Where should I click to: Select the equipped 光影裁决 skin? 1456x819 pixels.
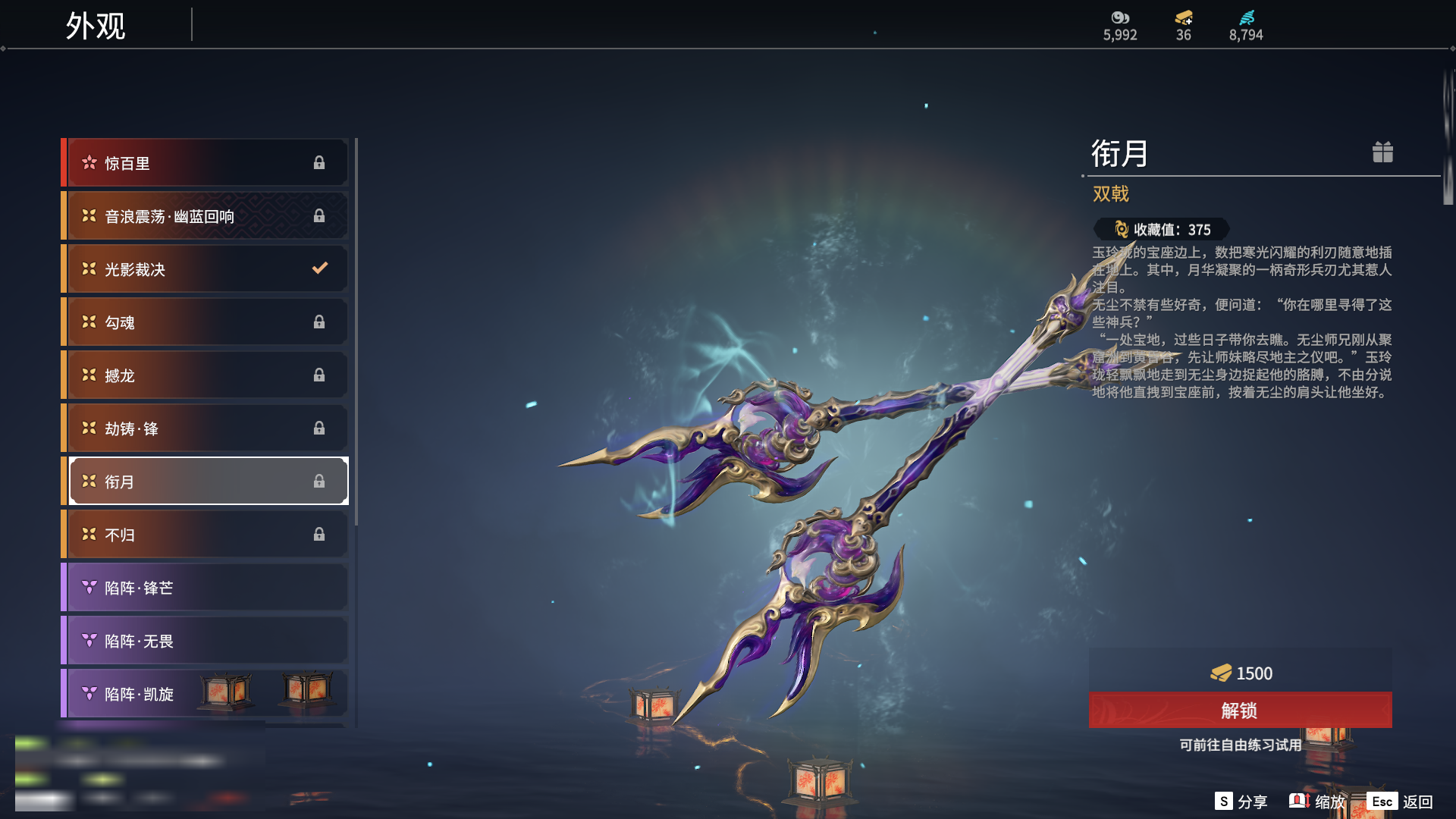pos(206,269)
